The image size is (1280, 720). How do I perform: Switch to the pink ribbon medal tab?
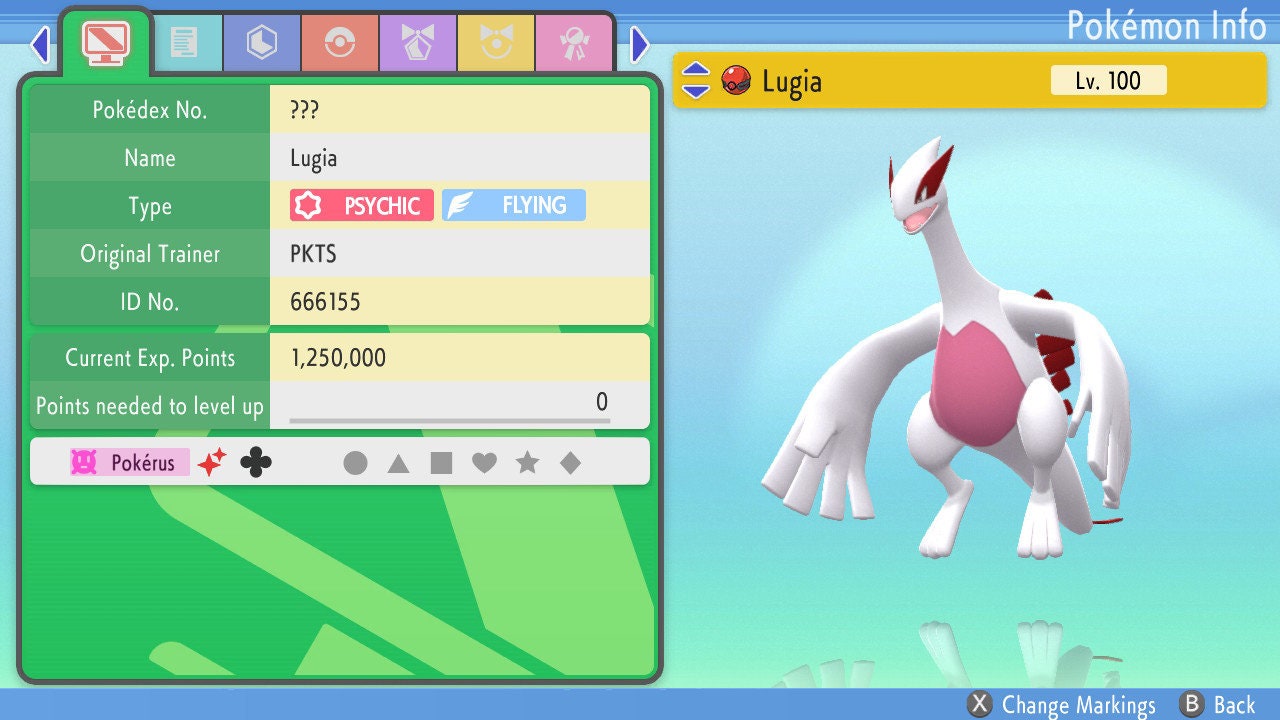[x=573, y=42]
